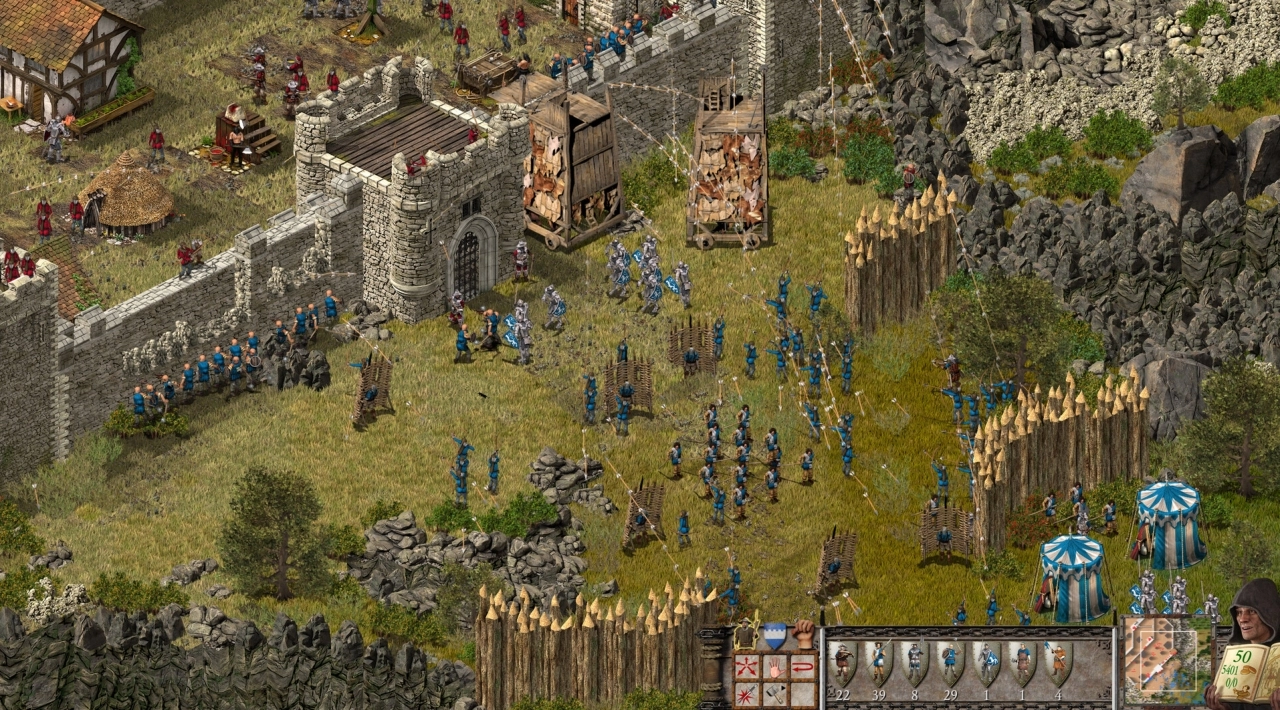
Task: Click the blue heraldic shield icon
Action: [x=774, y=636]
